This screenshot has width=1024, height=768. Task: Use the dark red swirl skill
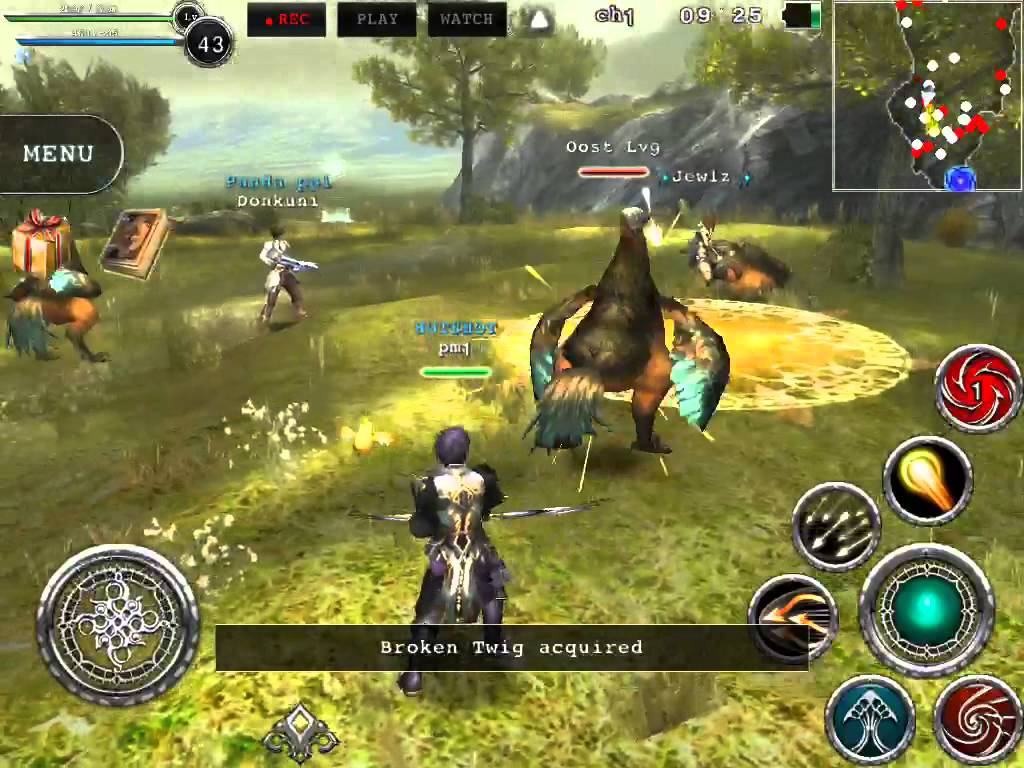click(x=977, y=720)
